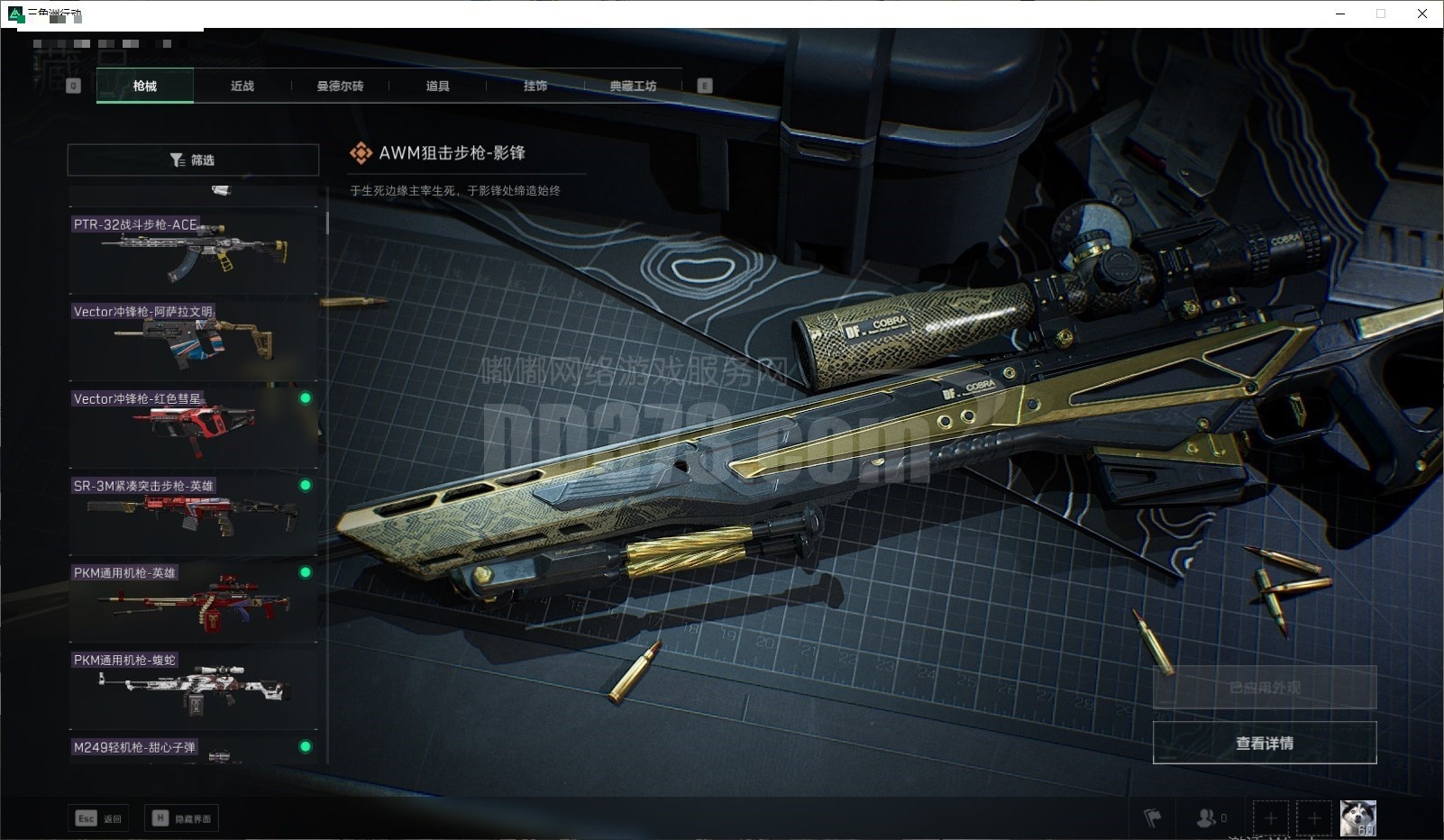Screen dimensions: 1444x840
Task: Choose the Vector冲锋枪-阿萨拉文明 skin
Action: pos(193,338)
